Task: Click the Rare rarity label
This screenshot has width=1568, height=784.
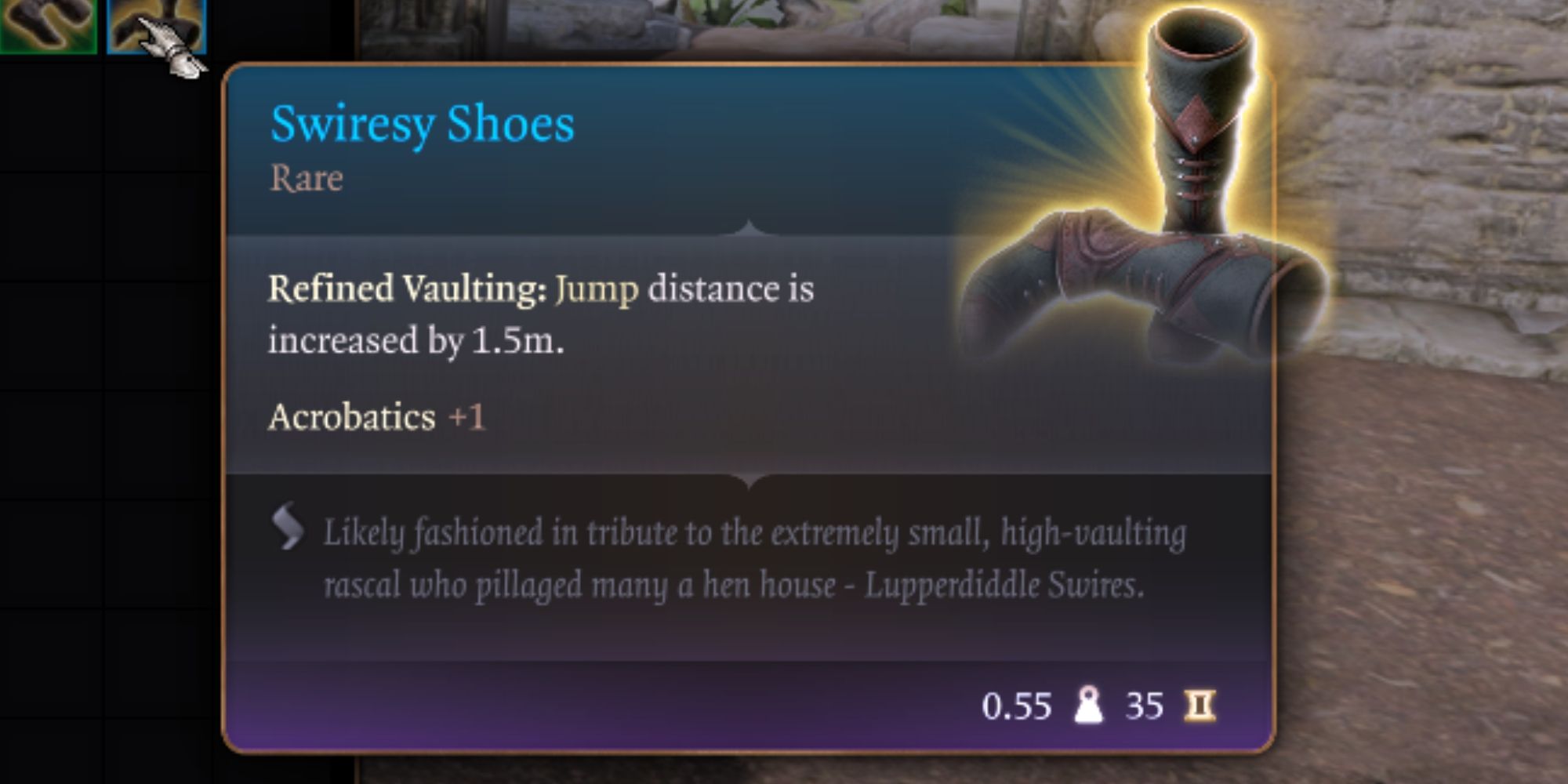Action: [307, 178]
